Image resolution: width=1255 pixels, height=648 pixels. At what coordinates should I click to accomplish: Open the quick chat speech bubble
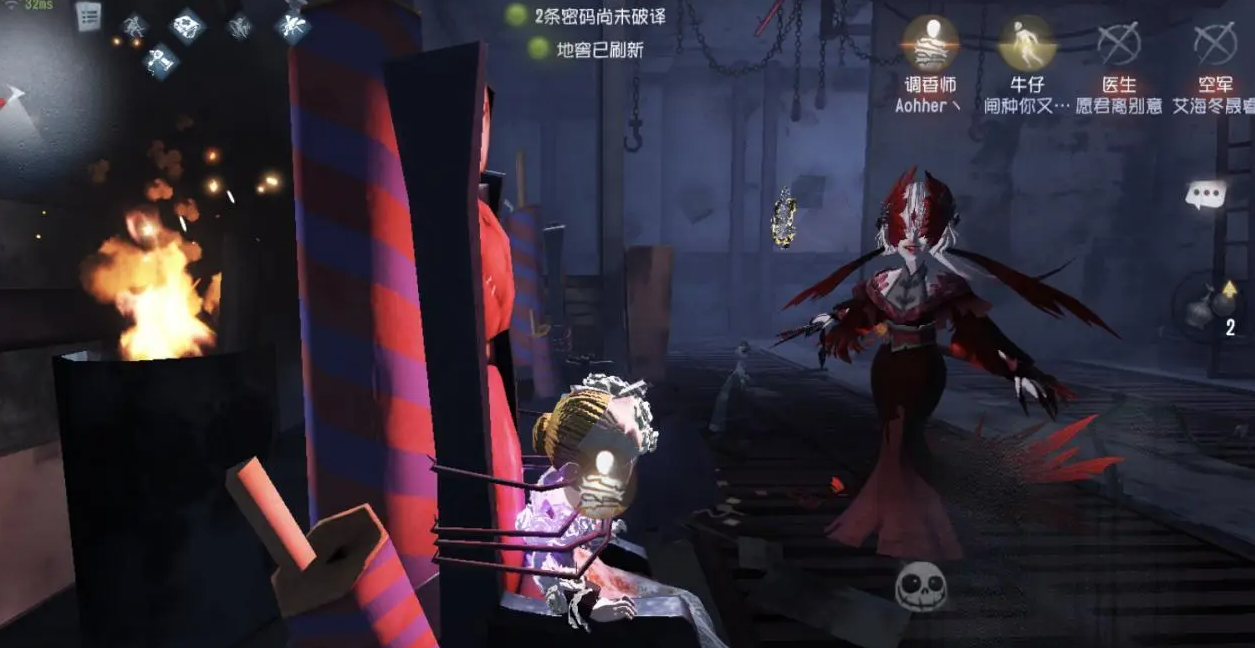(x=1205, y=194)
